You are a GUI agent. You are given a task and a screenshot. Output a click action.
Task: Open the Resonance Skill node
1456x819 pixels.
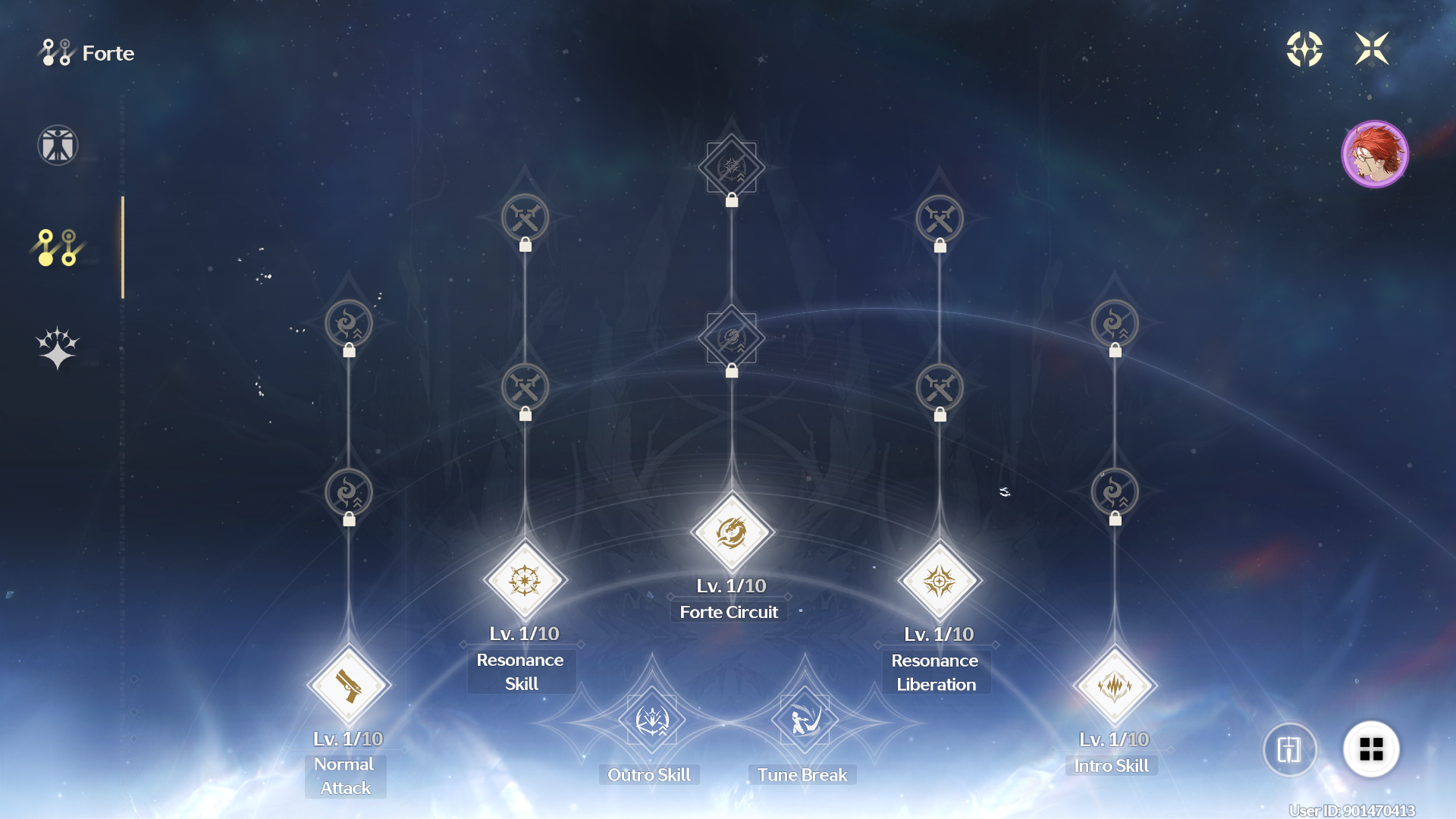pyautogui.click(x=524, y=582)
